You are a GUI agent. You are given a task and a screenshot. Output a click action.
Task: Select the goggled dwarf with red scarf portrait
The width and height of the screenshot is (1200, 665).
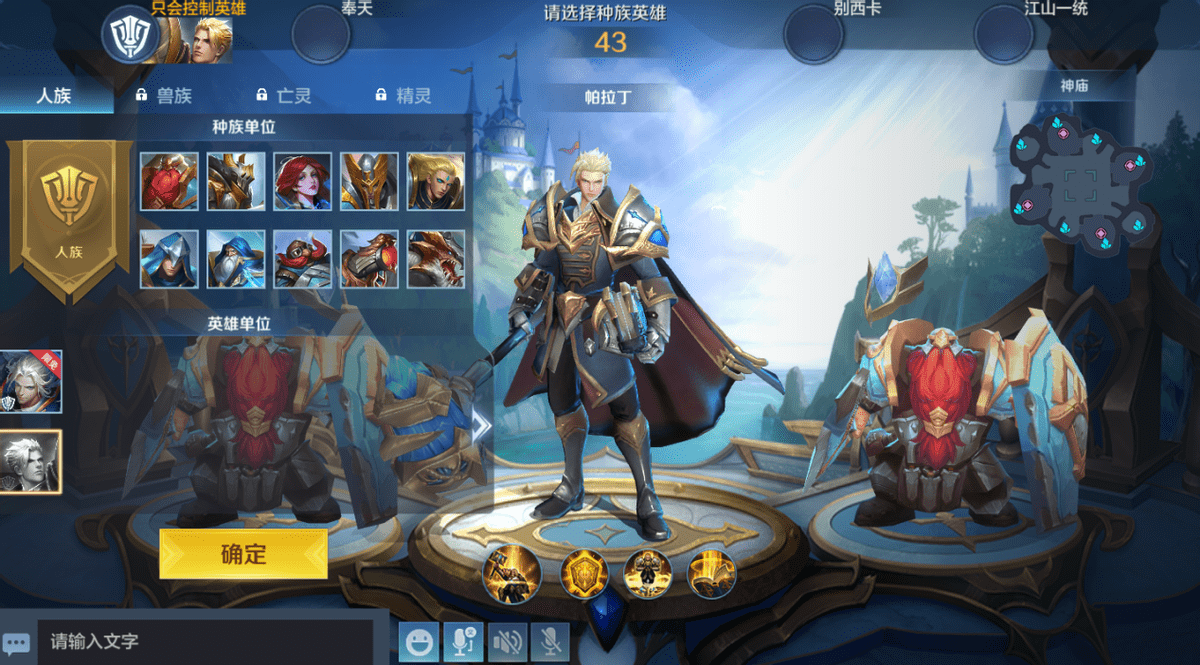[303, 259]
